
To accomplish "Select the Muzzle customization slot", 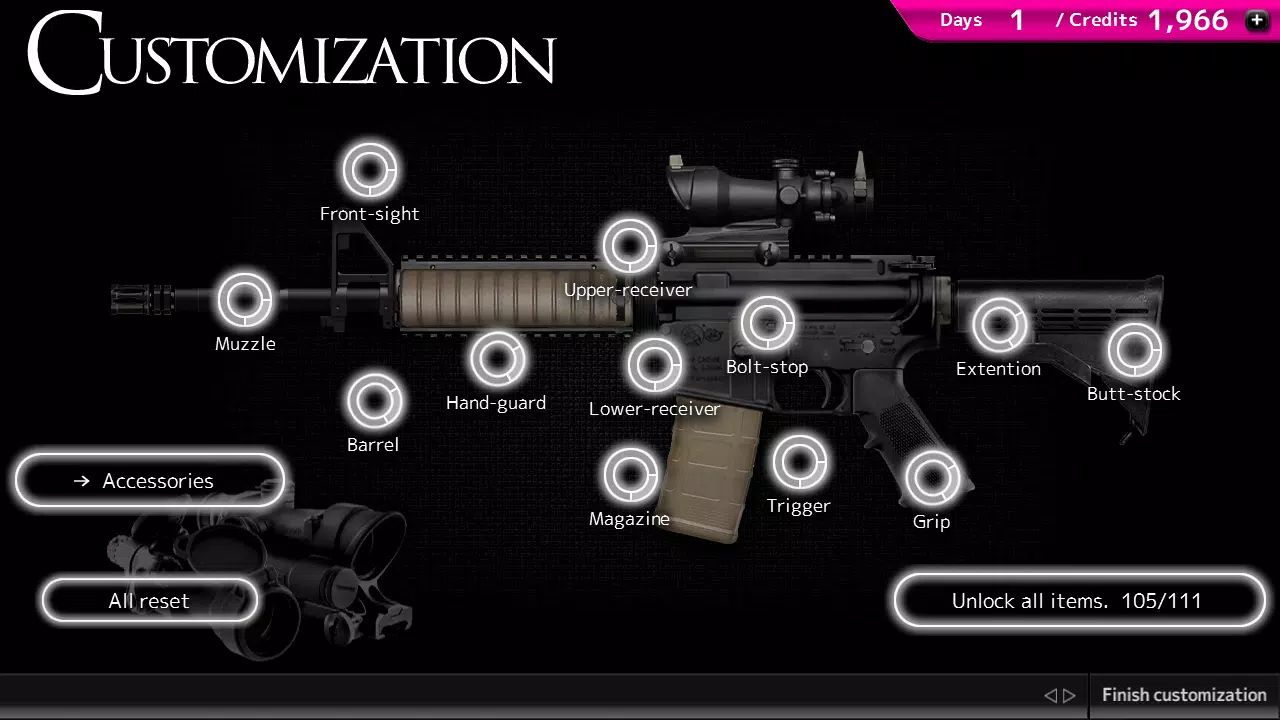I will tap(244, 299).
